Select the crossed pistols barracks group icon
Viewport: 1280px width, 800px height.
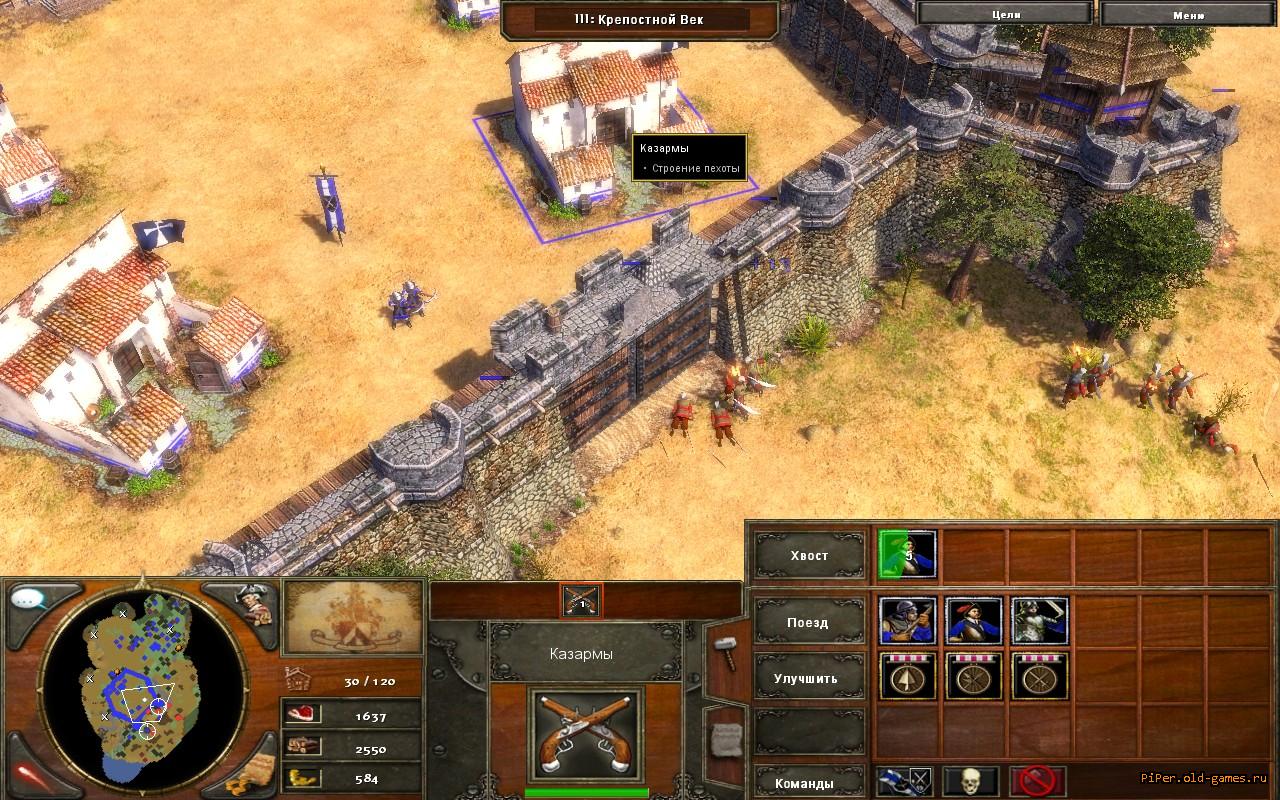581,599
